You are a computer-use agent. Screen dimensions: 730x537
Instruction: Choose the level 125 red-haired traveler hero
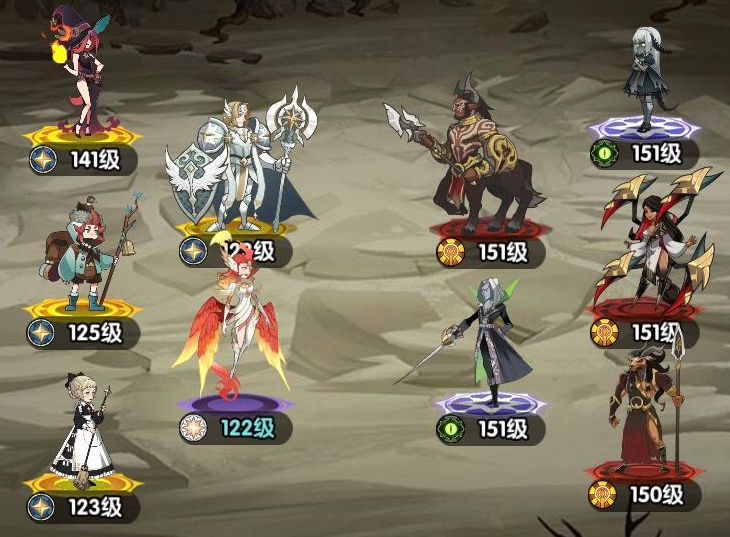[85, 255]
